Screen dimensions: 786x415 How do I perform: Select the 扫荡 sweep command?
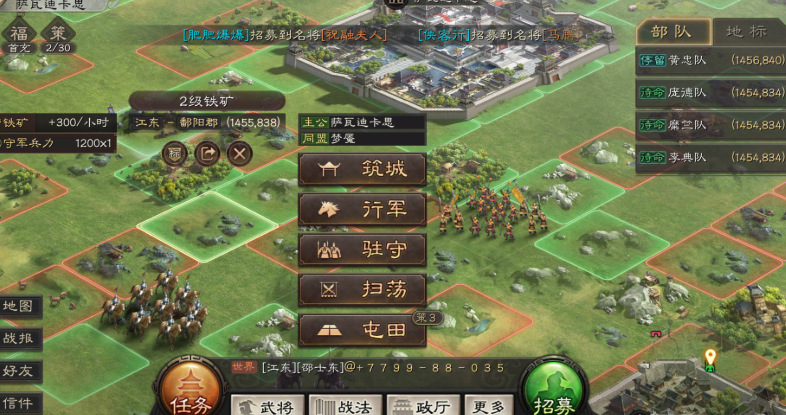pos(362,291)
